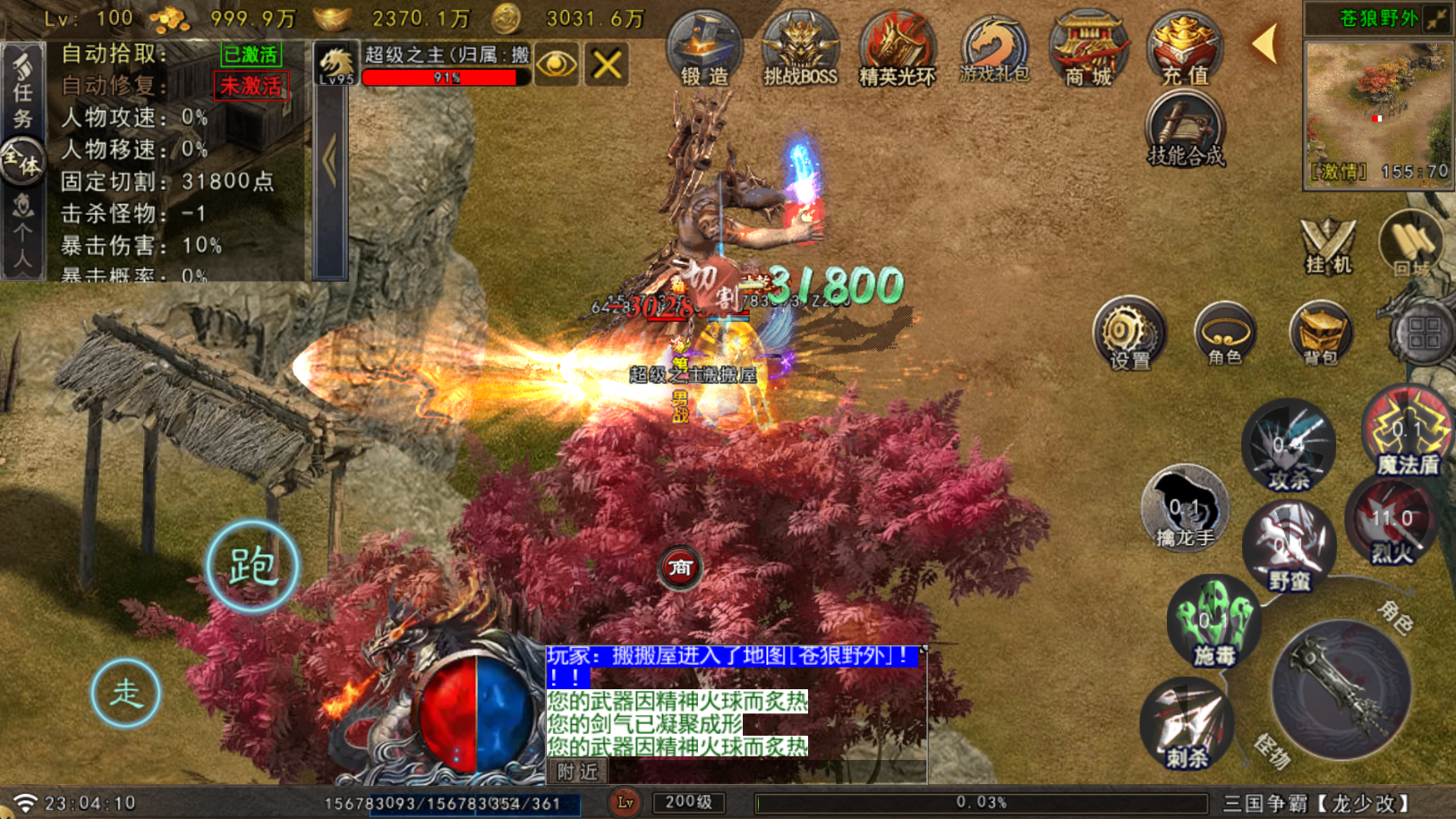Collapse the top menu with the yellow arrow
Screen dimensions: 1456x819
[x=1265, y=43]
